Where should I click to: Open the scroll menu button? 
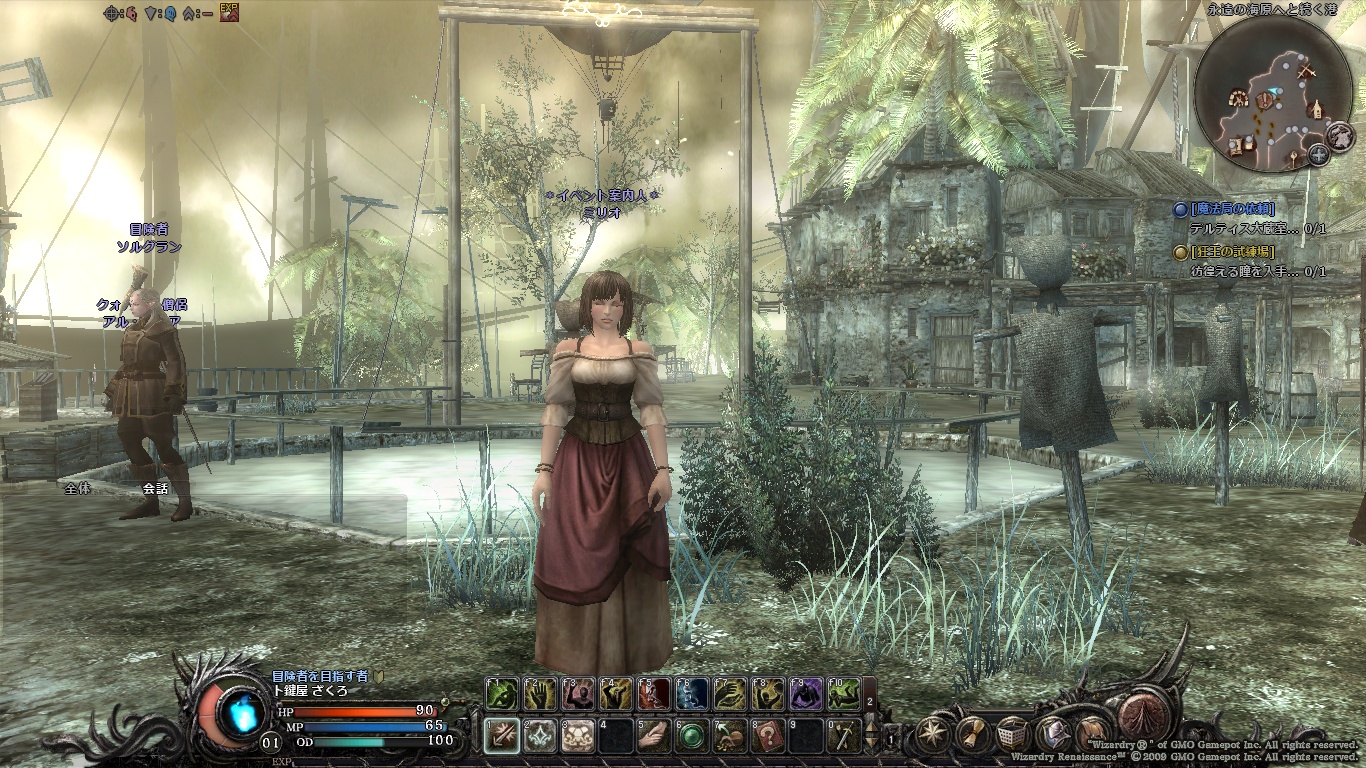click(x=974, y=733)
